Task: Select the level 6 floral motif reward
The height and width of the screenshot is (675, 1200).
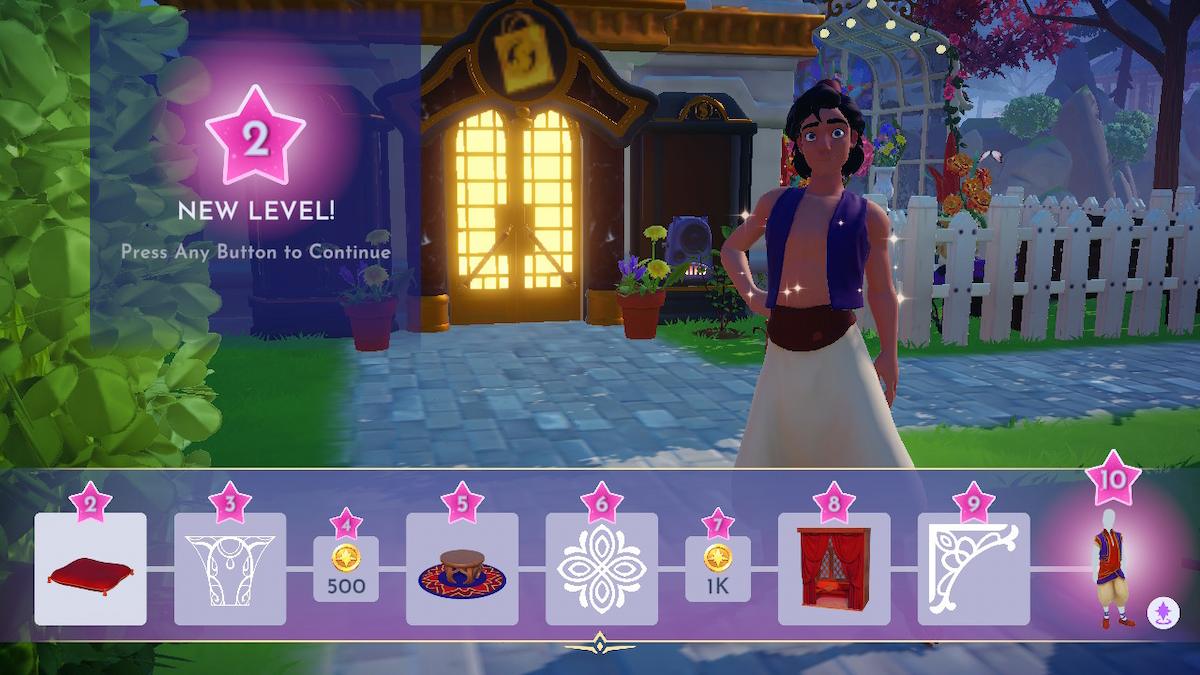Action: [x=601, y=569]
